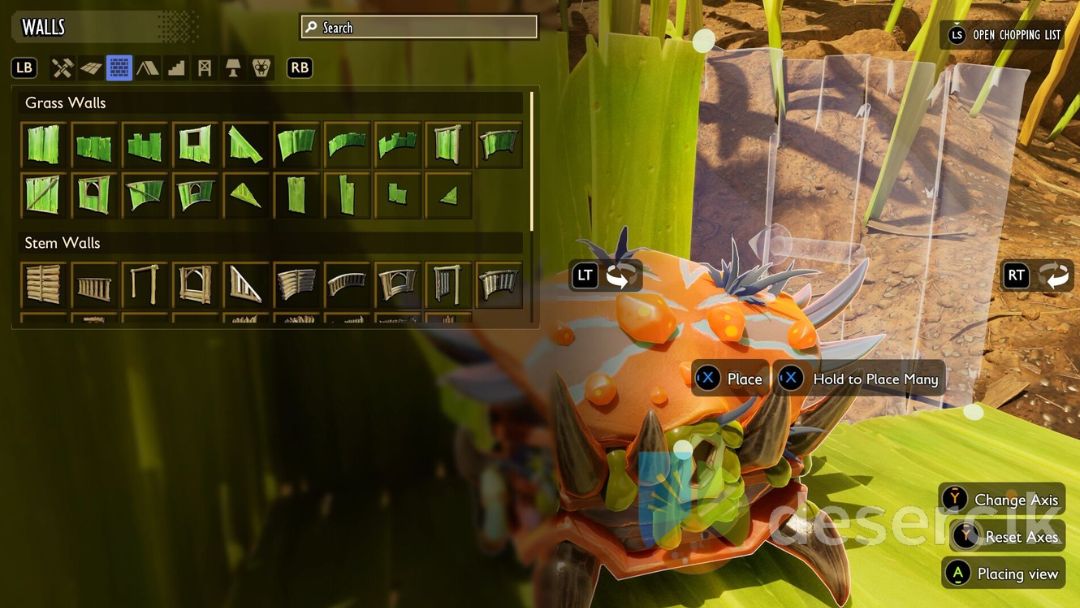Pick the half-height stem fence wall
The width and height of the screenshot is (1080, 608).
coord(94,287)
